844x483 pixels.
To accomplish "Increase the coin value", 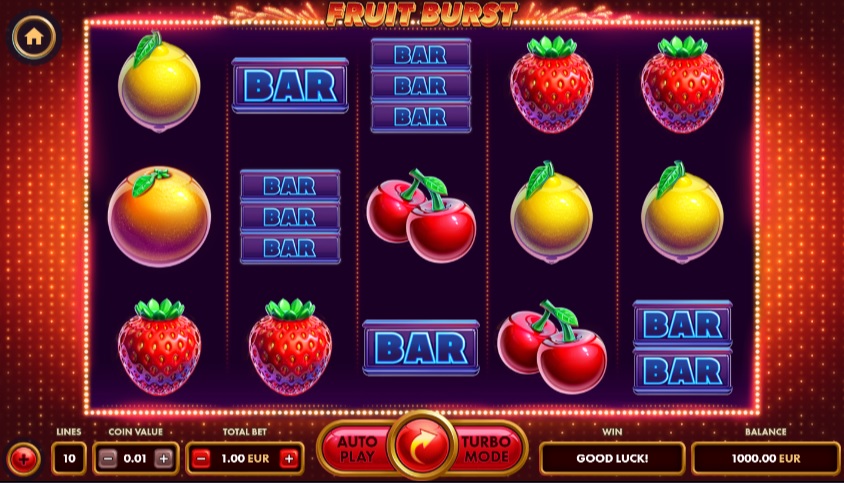I will click(164, 459).
